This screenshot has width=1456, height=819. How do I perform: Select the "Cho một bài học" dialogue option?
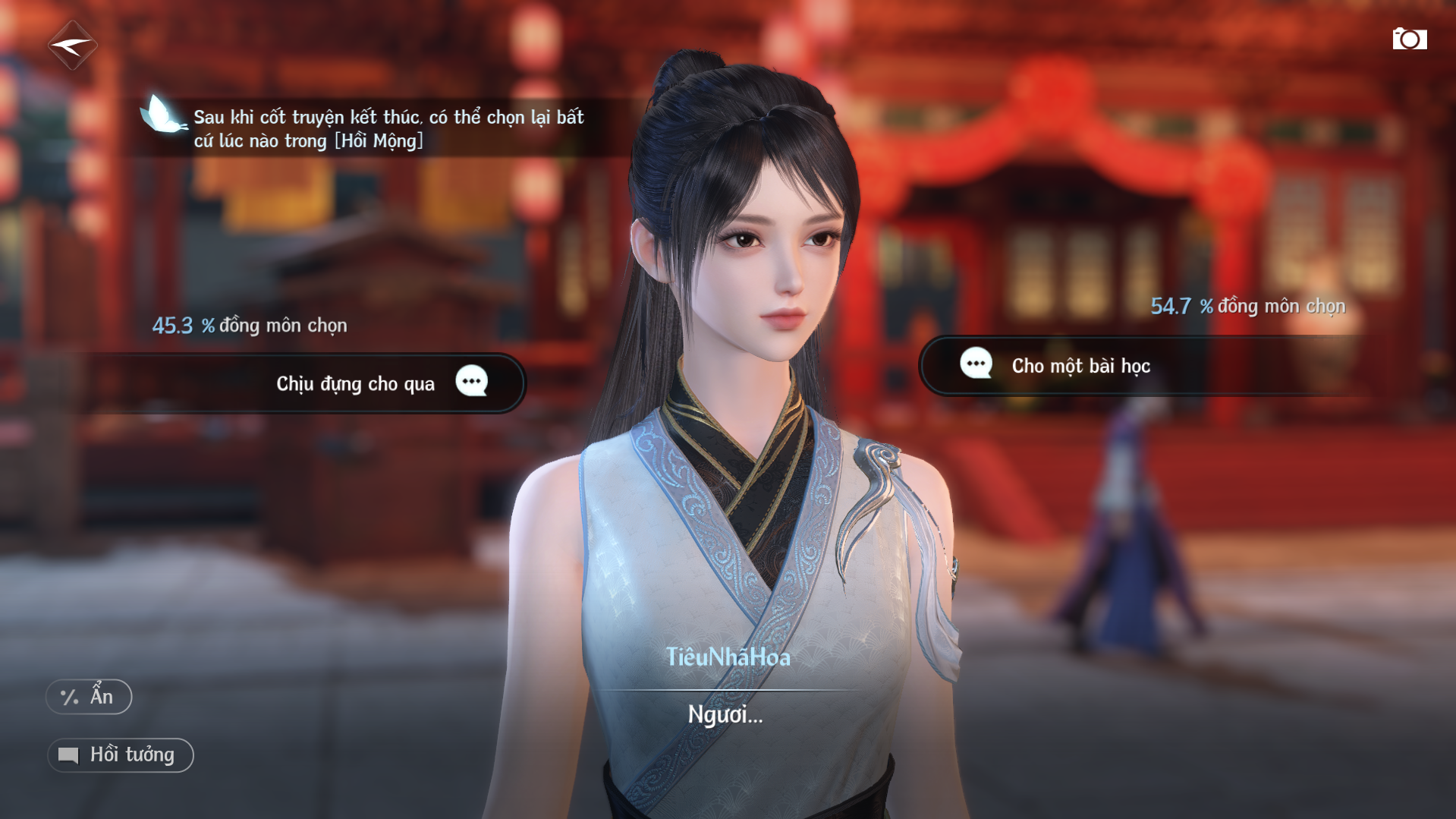[1080, 366]
